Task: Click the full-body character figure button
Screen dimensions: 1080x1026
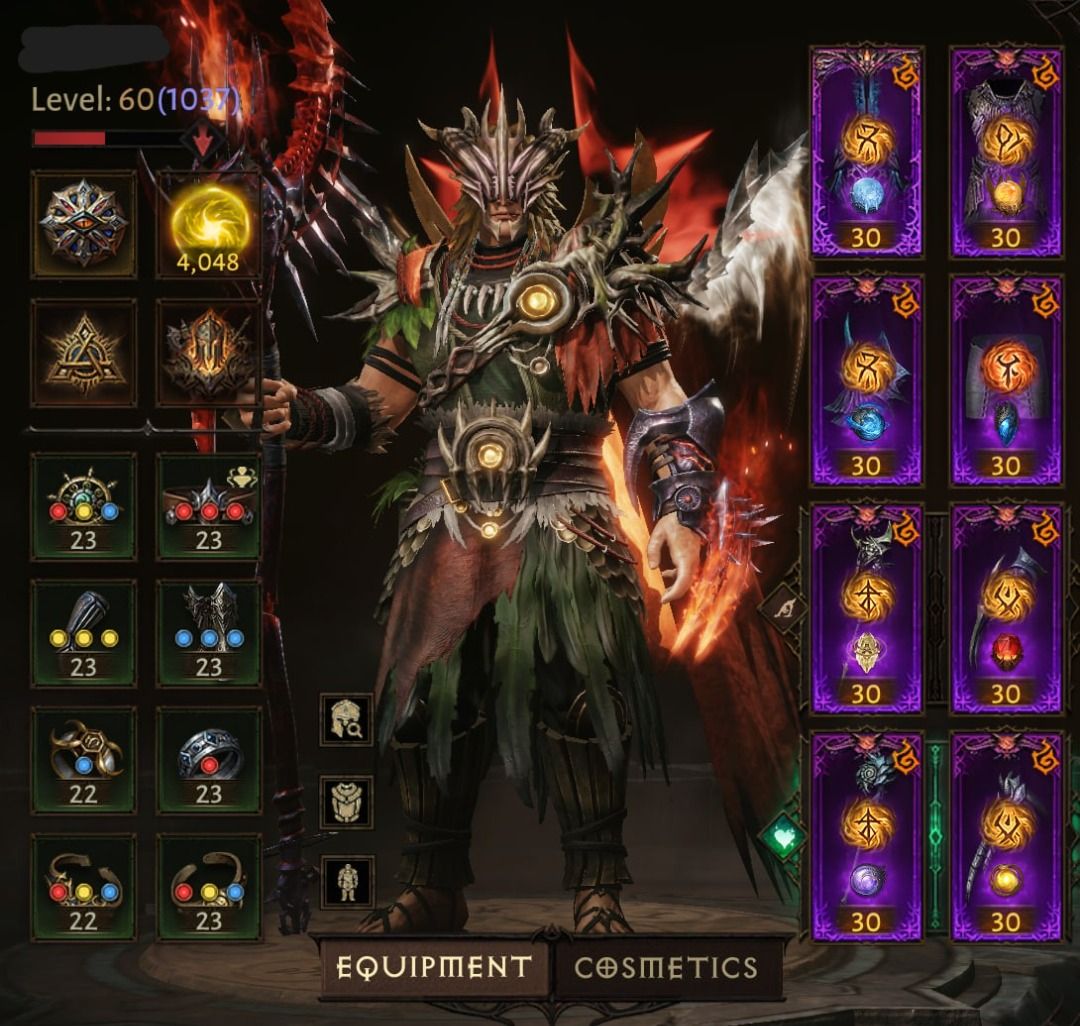Action: 346,882
